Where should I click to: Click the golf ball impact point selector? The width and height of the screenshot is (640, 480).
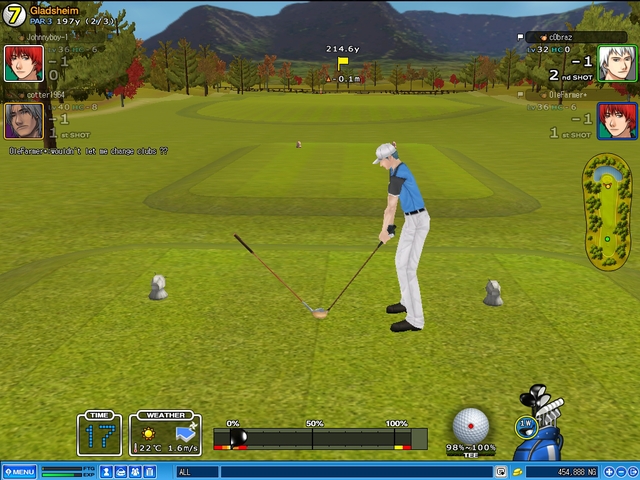[471, 425]
